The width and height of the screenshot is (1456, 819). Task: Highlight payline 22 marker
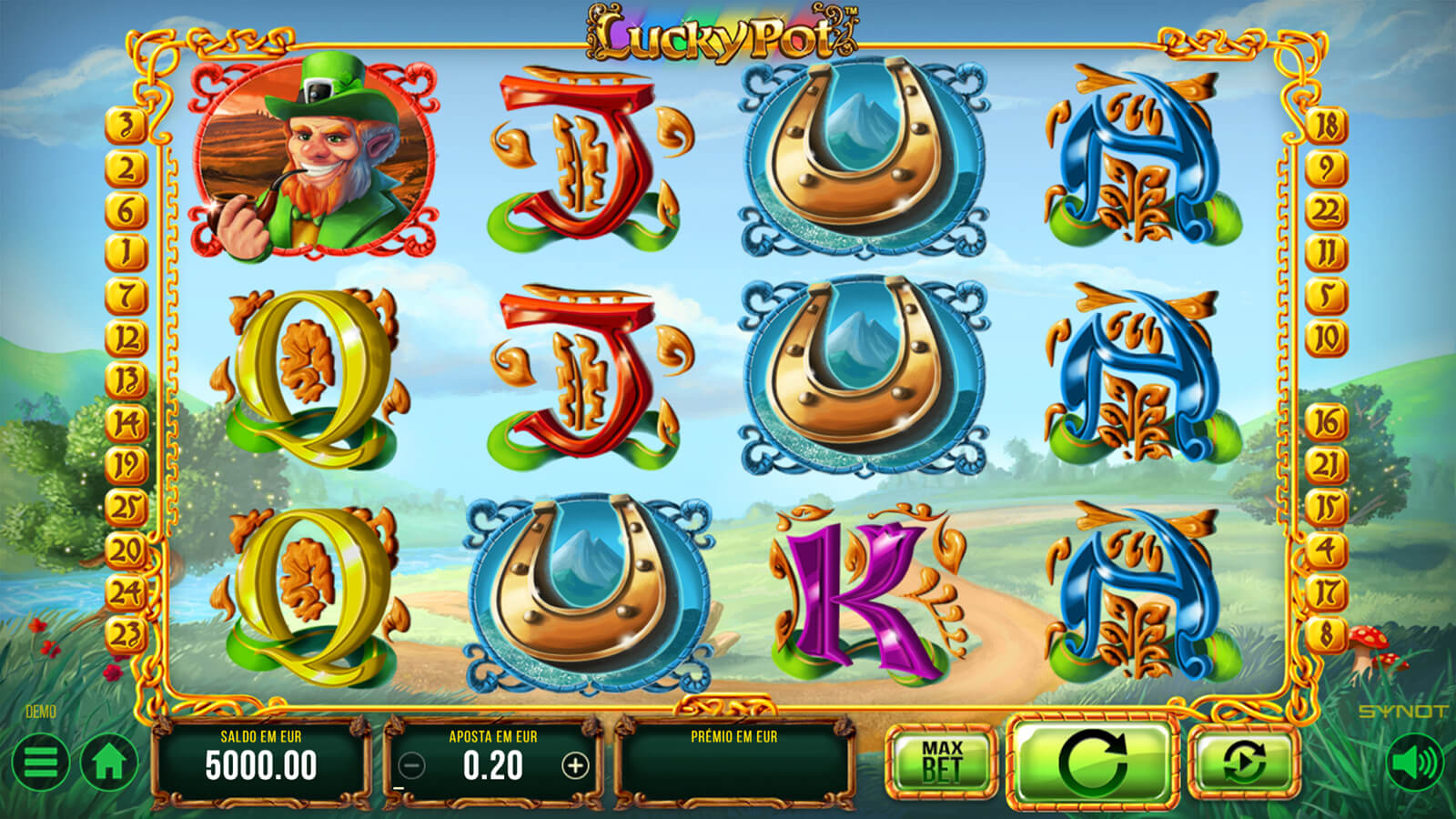[x=1326, y=211]
